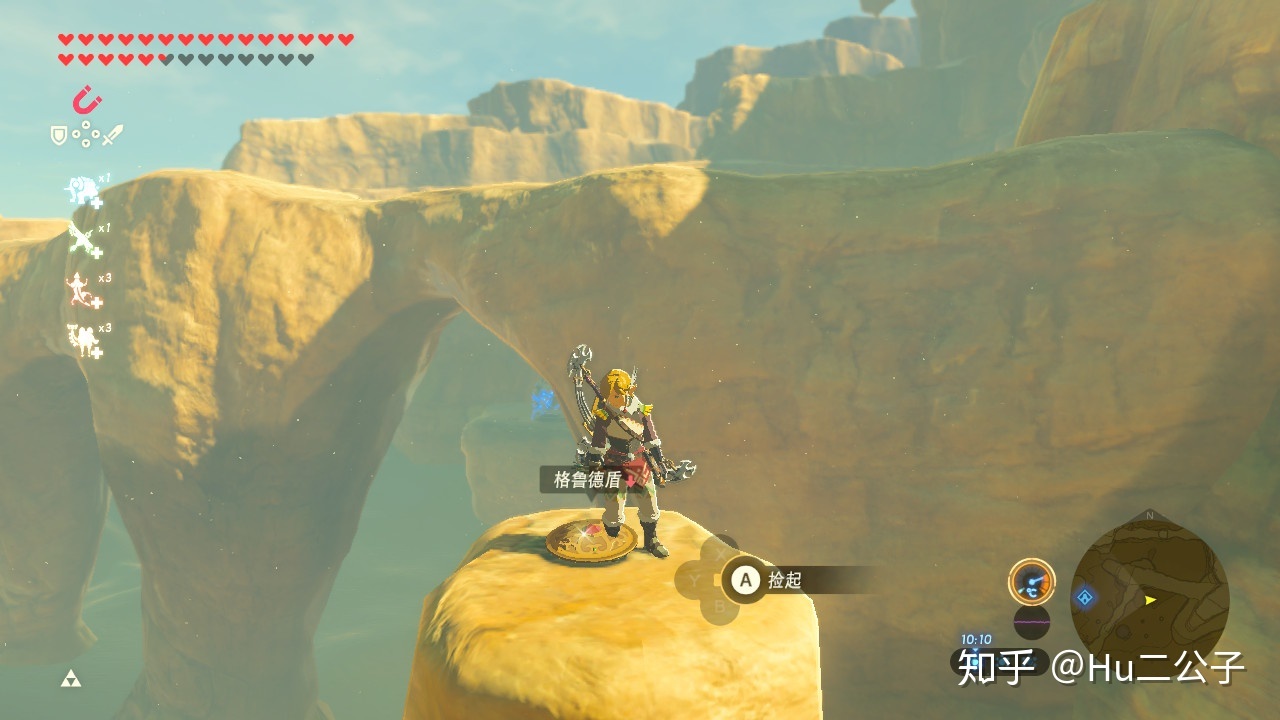
Task: Click the 格鲁德盾 item name label
Action: (587, 480)
